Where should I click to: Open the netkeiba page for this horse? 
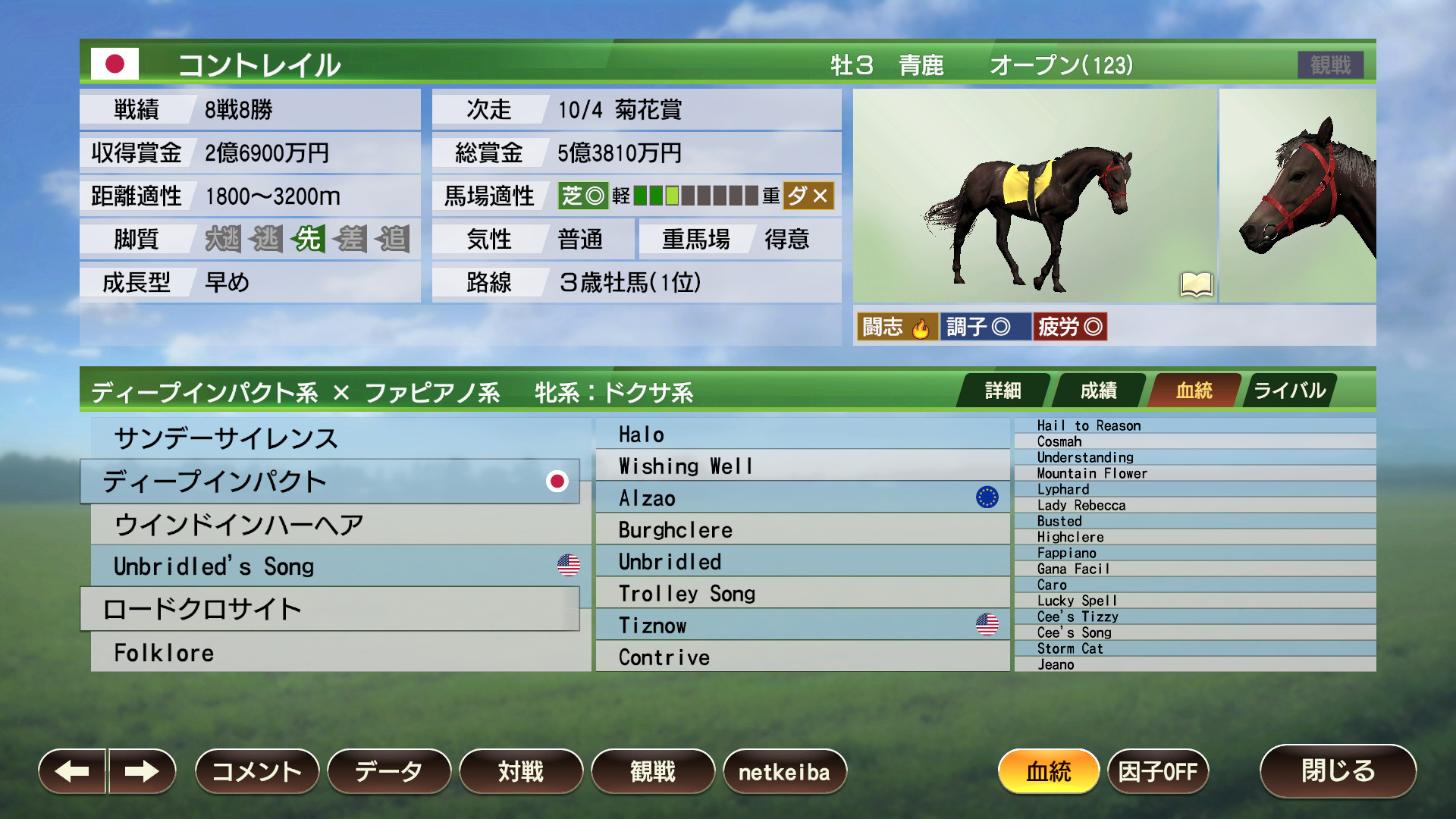785,771
